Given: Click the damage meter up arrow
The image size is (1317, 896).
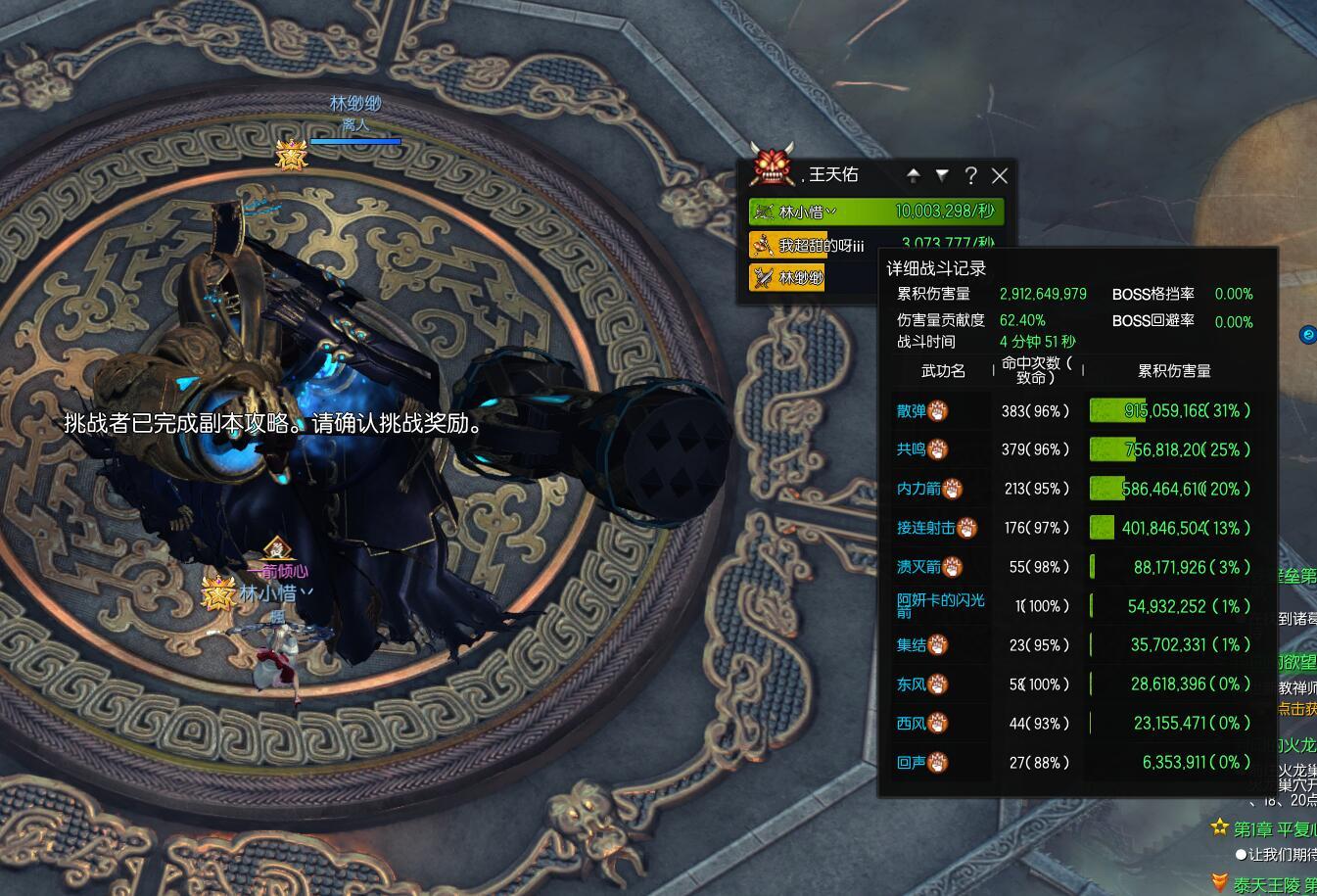Looking at the screenshot, I should [914, 175].
